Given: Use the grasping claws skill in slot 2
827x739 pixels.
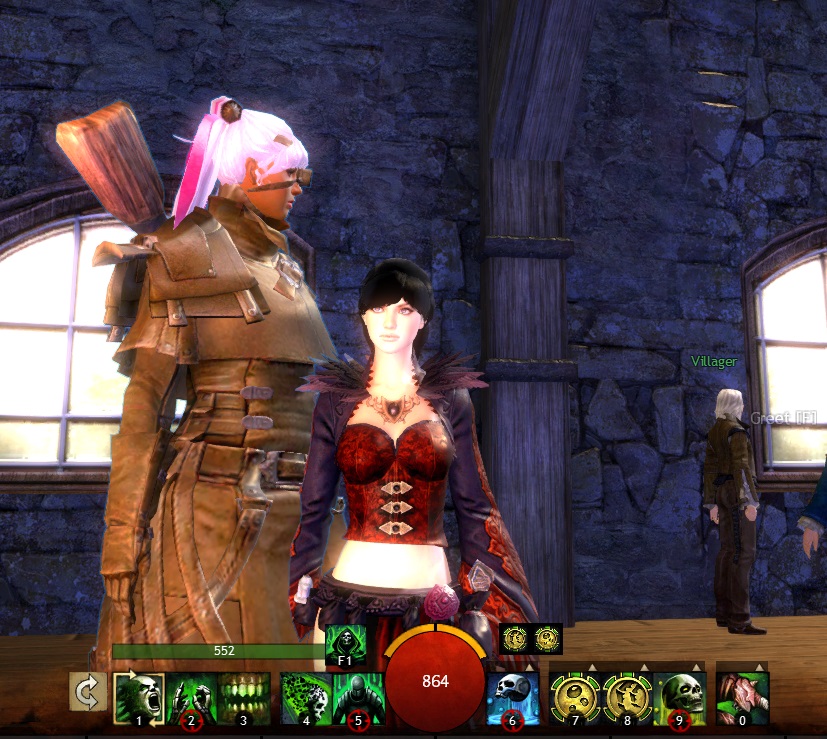Looking at the screenshot, I should pos(191,695).
